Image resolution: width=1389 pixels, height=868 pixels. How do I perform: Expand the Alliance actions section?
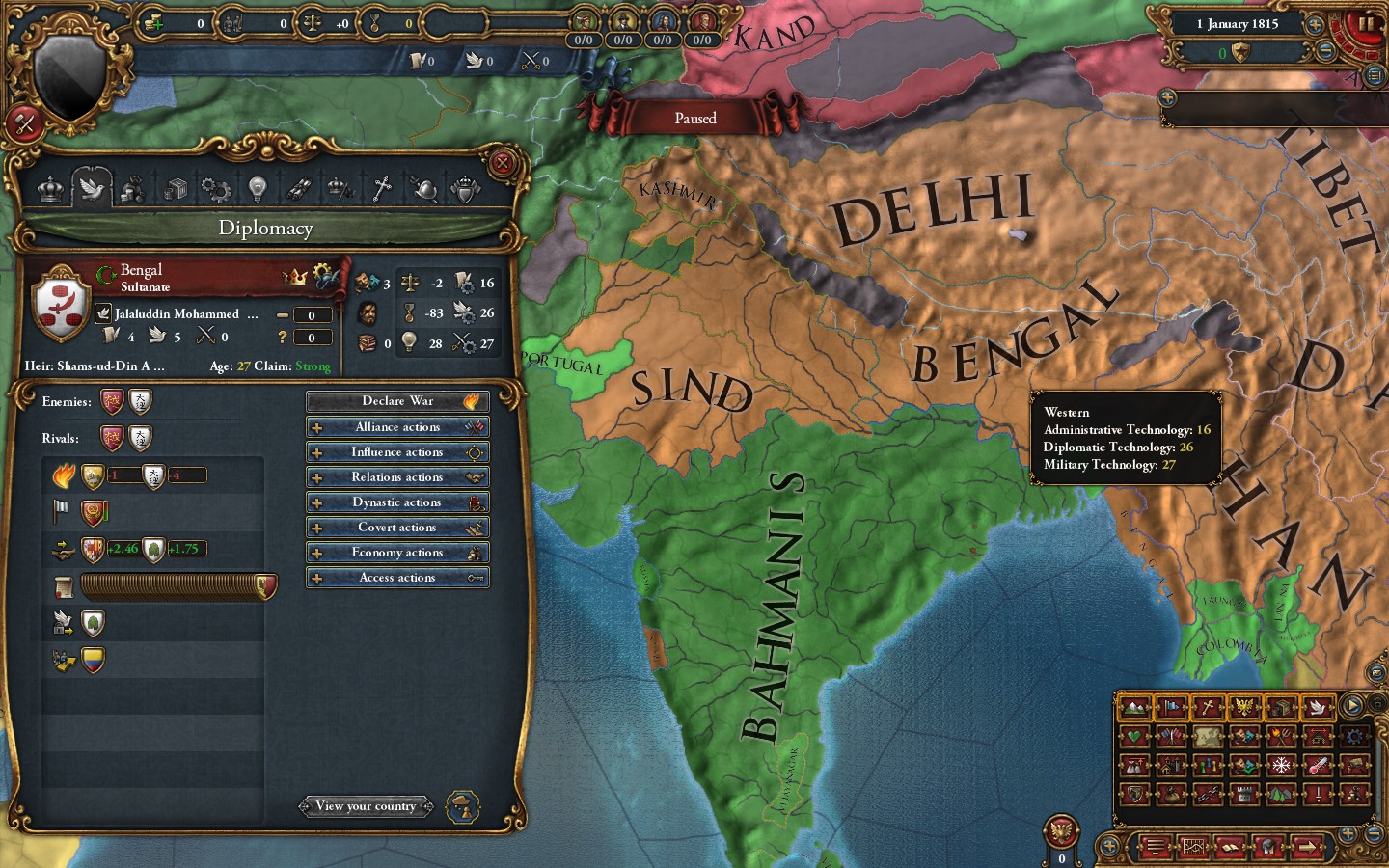pyautogui.click(x=397, y=426)
